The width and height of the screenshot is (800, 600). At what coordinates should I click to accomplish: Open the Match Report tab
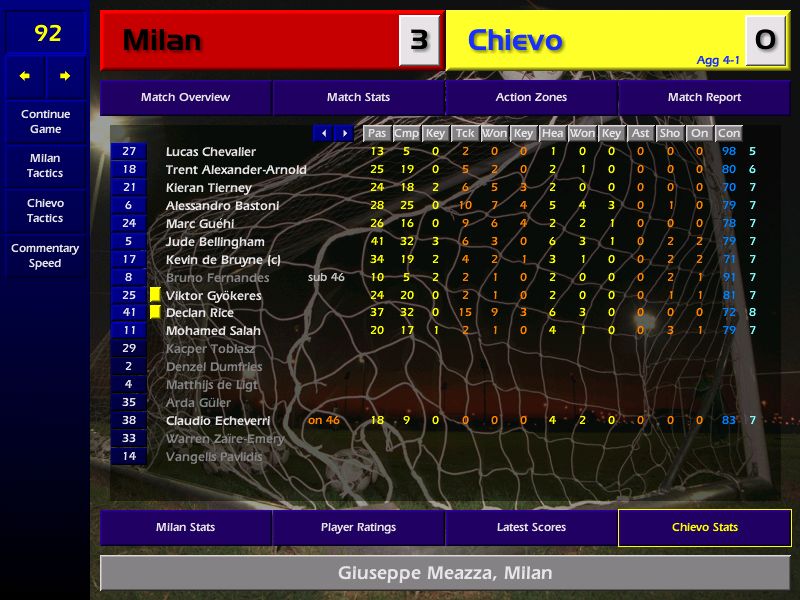(704, 98)
